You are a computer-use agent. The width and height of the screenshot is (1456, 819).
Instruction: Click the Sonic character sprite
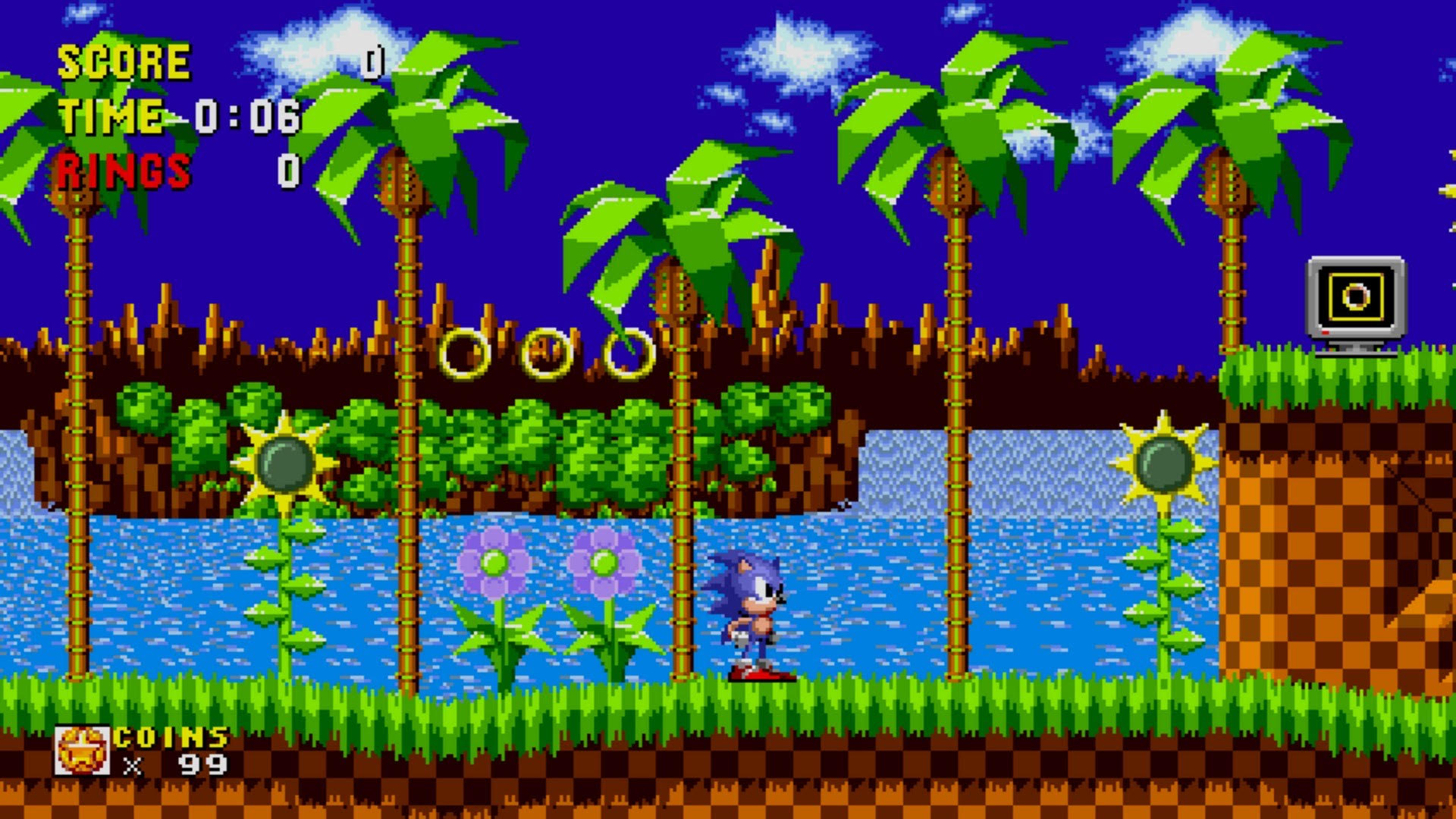click(751, 614)
